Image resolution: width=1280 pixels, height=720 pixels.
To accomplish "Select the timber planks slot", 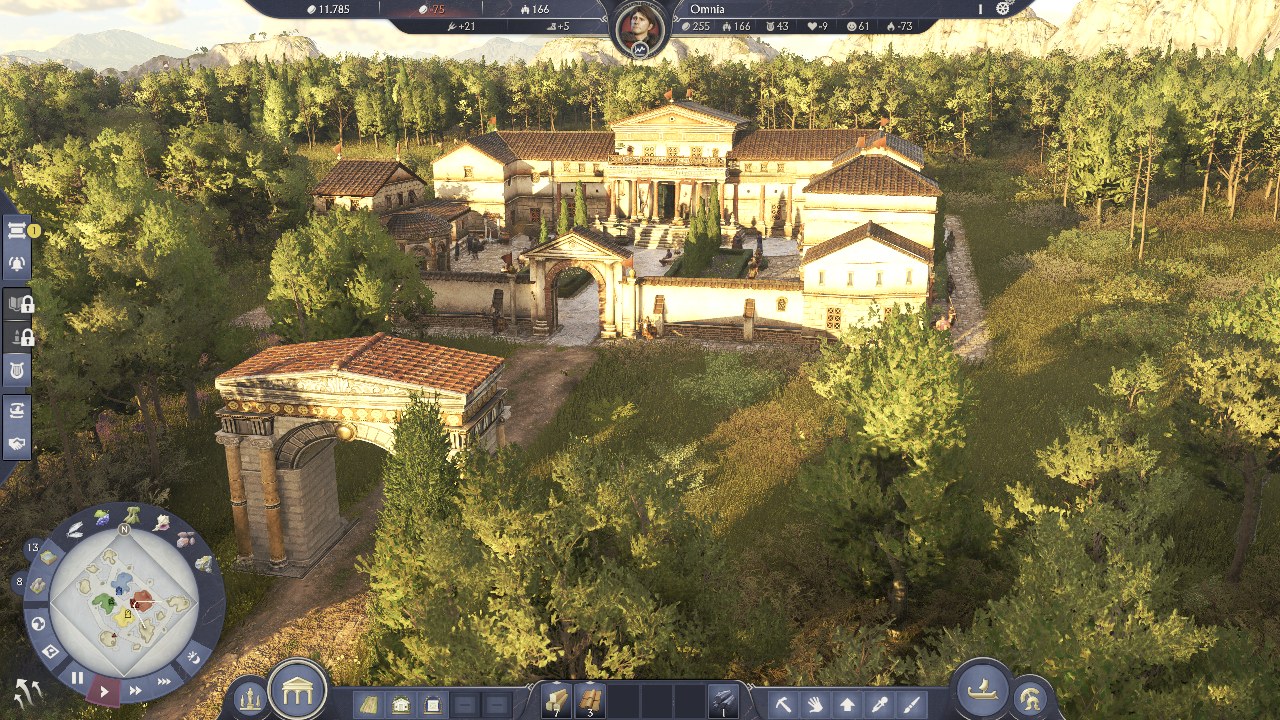I will (590, 700).
